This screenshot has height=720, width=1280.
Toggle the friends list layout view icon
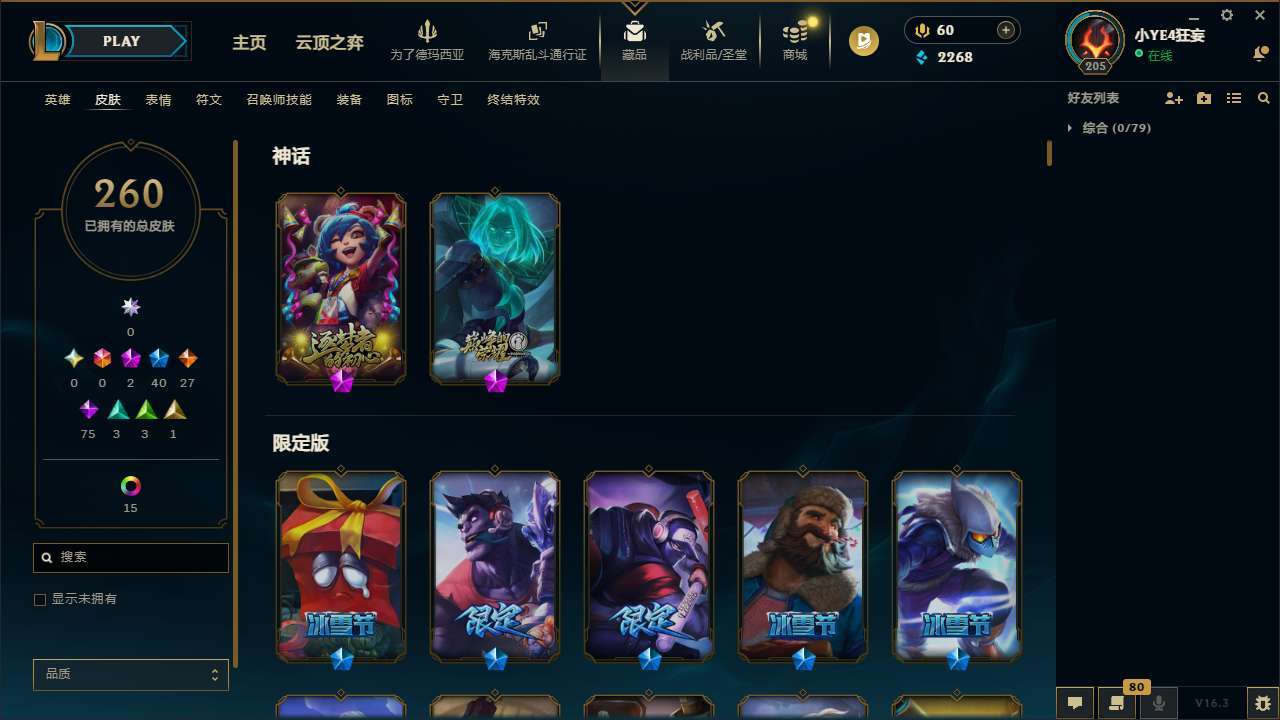pyautogui.click(x=1234, y=98)
